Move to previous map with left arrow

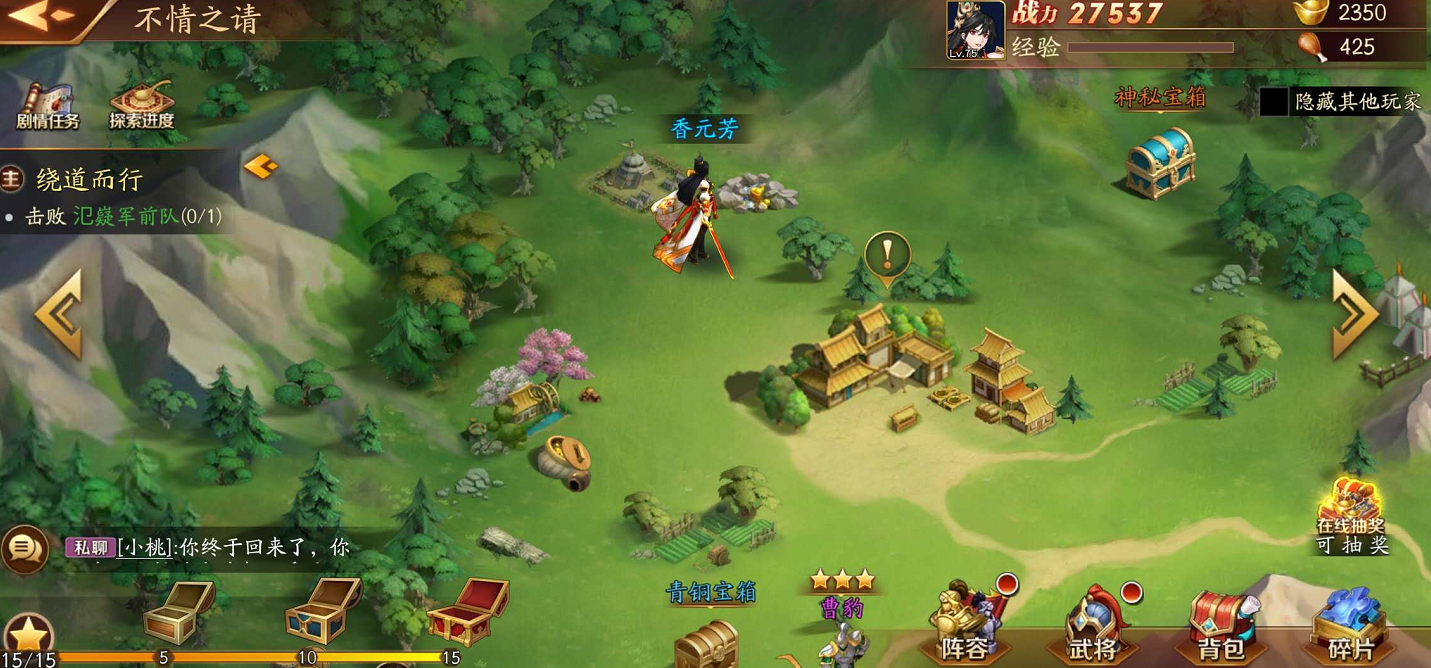pos(58,314)
